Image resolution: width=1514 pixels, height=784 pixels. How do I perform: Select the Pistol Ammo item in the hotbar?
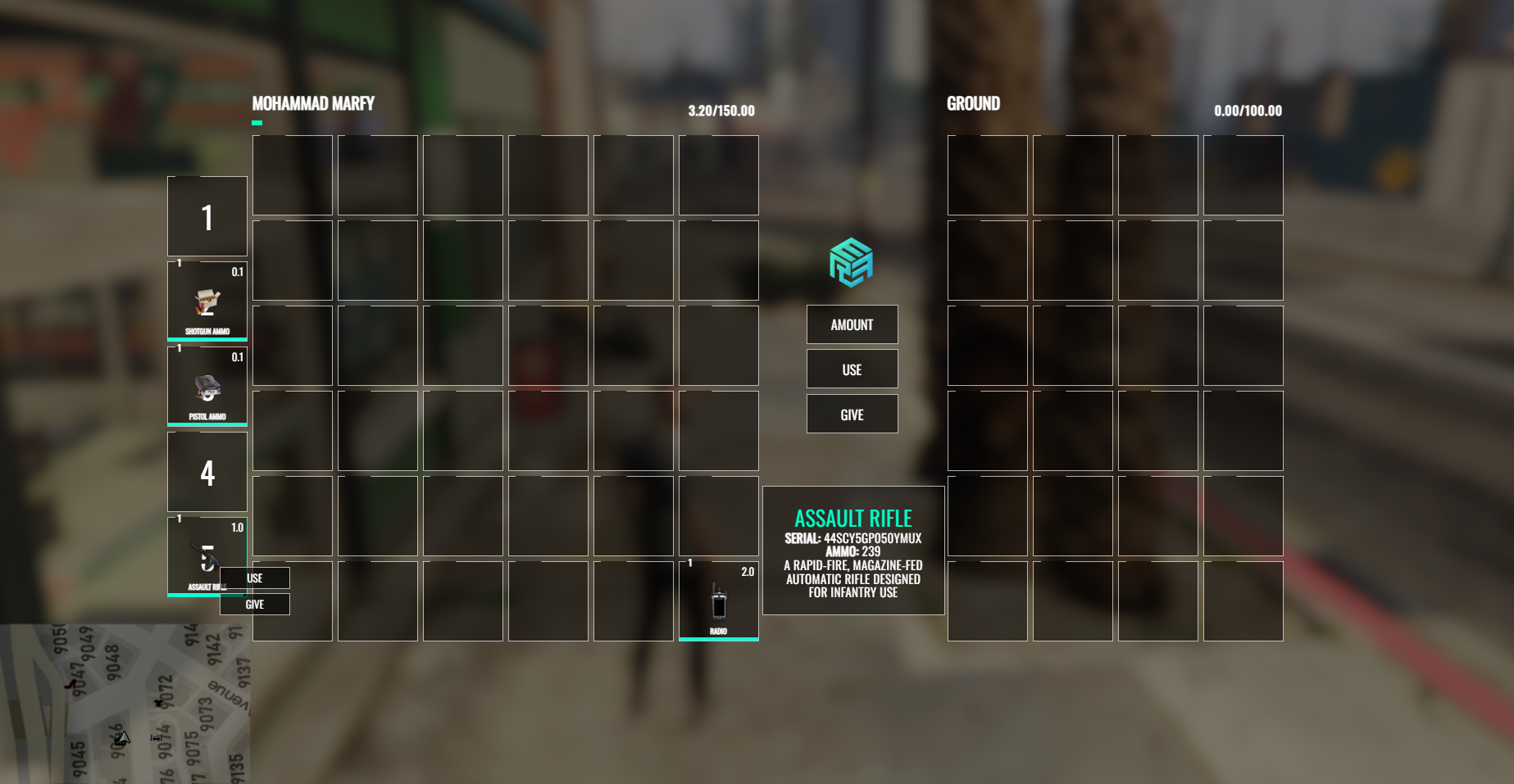point(207,385)
